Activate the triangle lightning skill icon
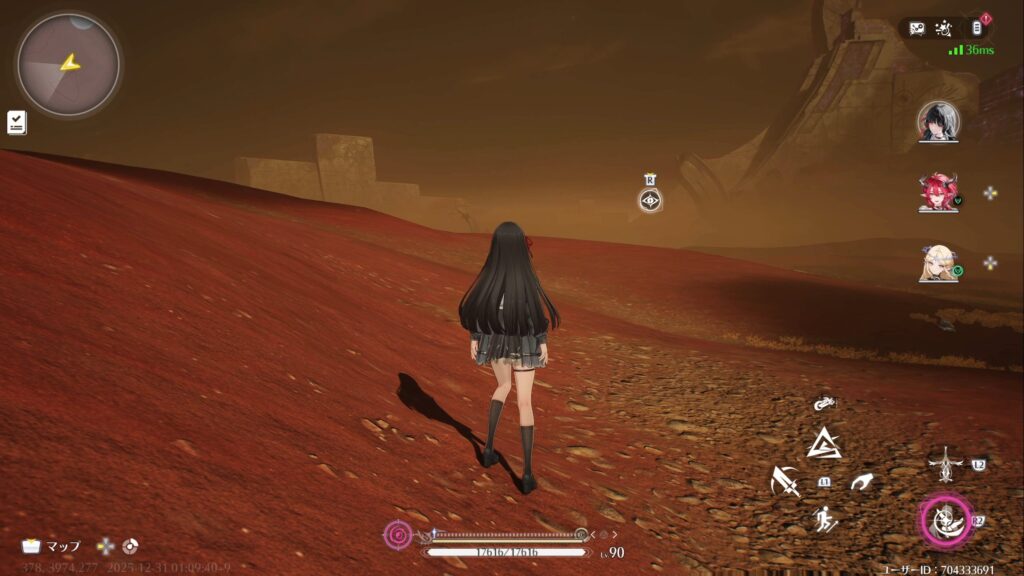The width and height of the screenshot is (1024, 576). point(824,442)
